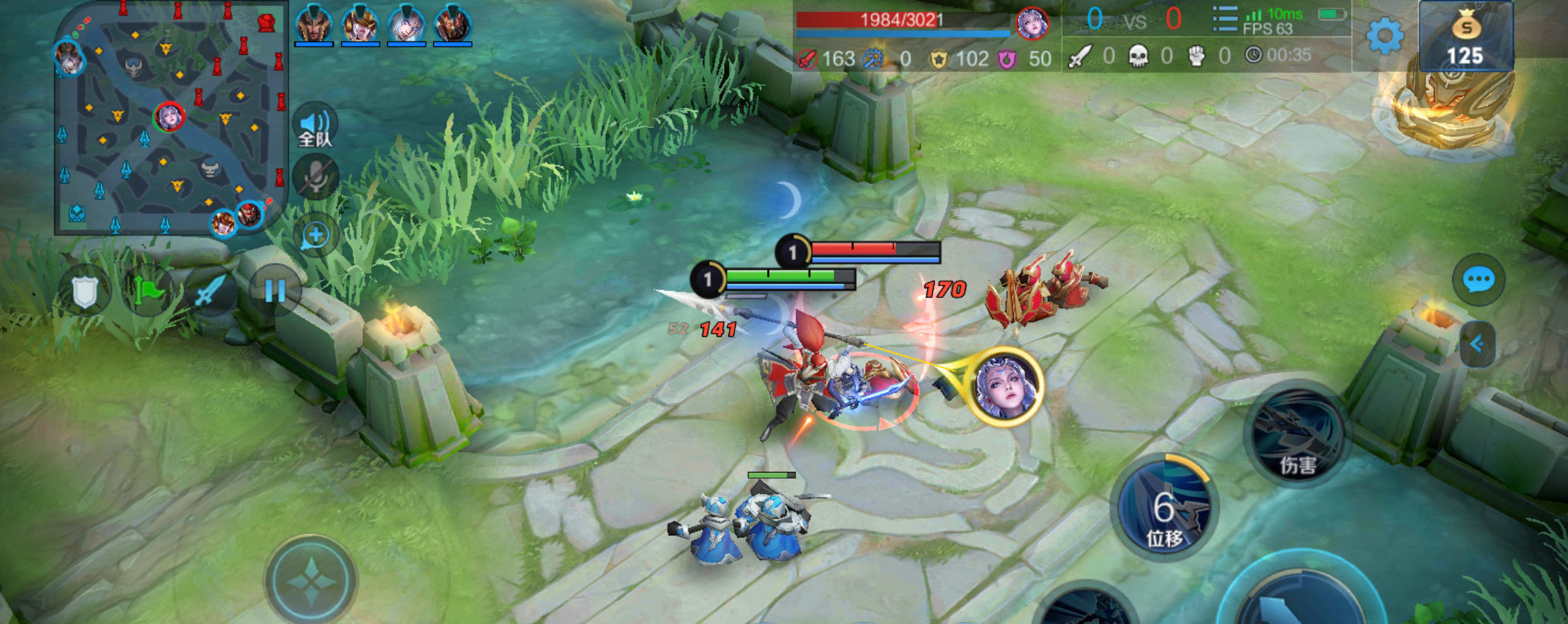Screen dimensions: 1568x624
Task: Click the blue plus magnifier button
Action: 316,235
